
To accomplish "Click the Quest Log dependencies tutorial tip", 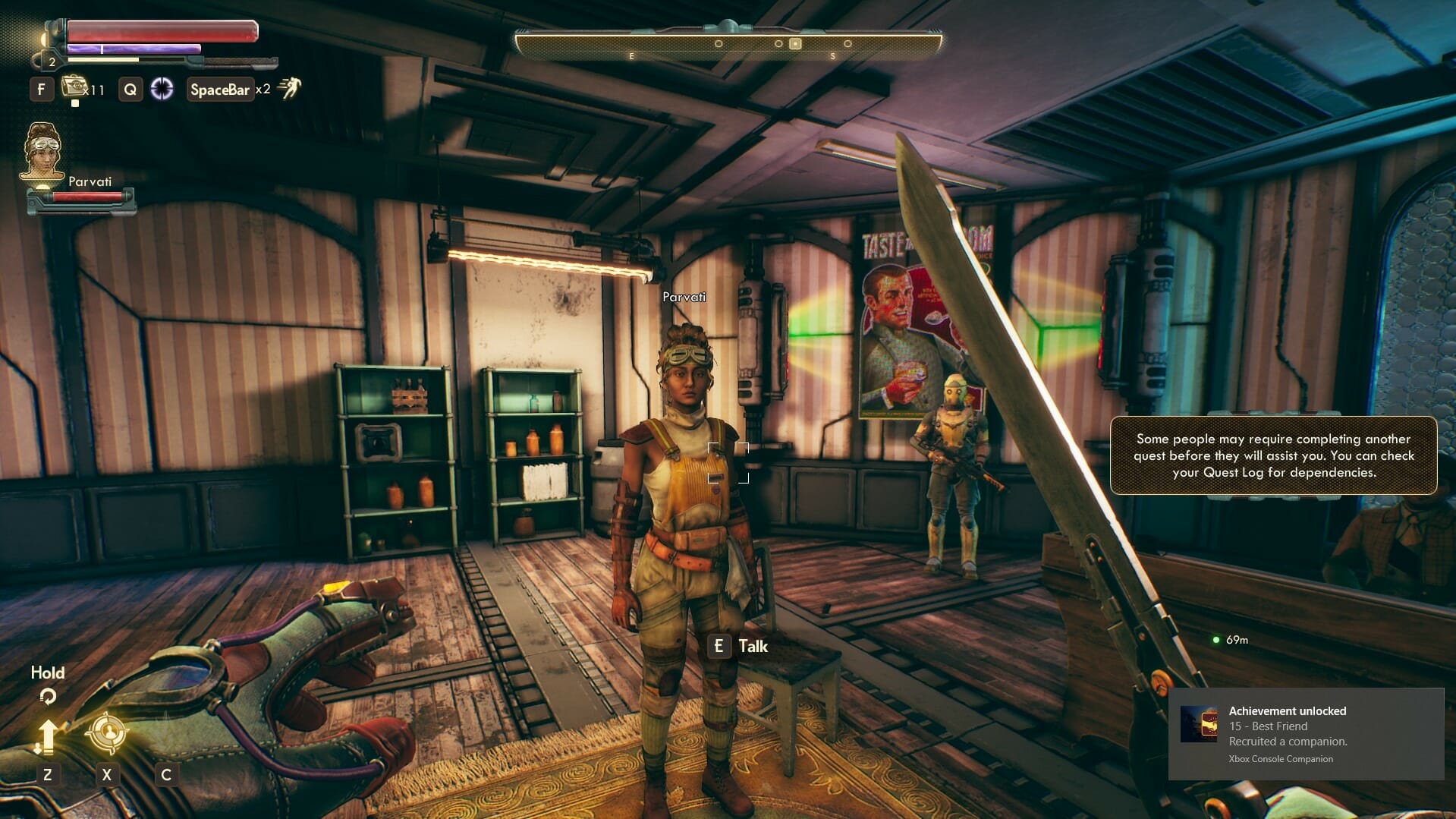I will 1273,455.
